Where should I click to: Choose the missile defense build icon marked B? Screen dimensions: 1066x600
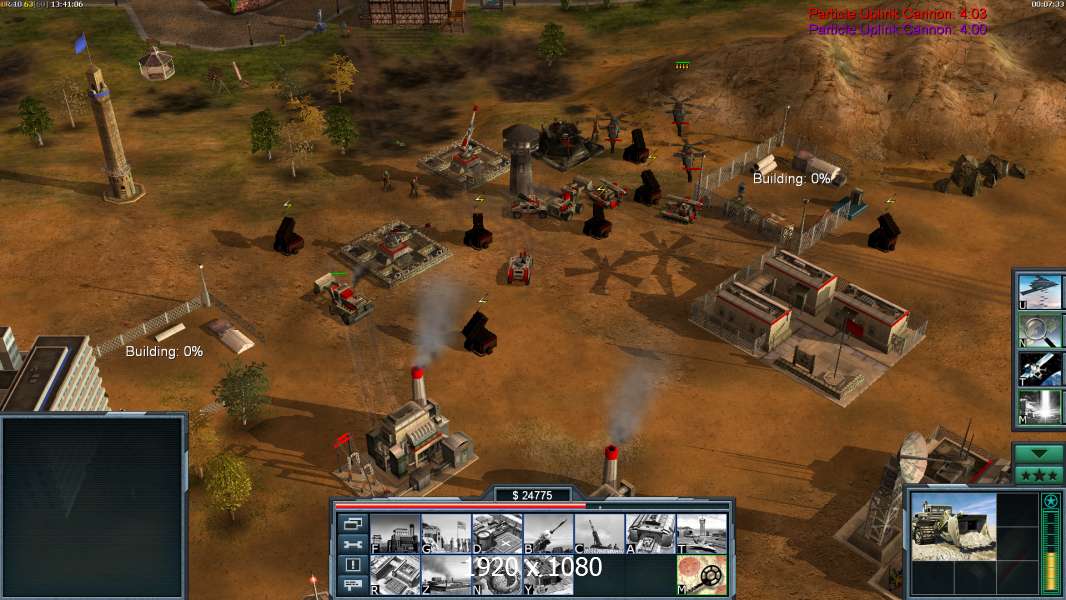548,533
